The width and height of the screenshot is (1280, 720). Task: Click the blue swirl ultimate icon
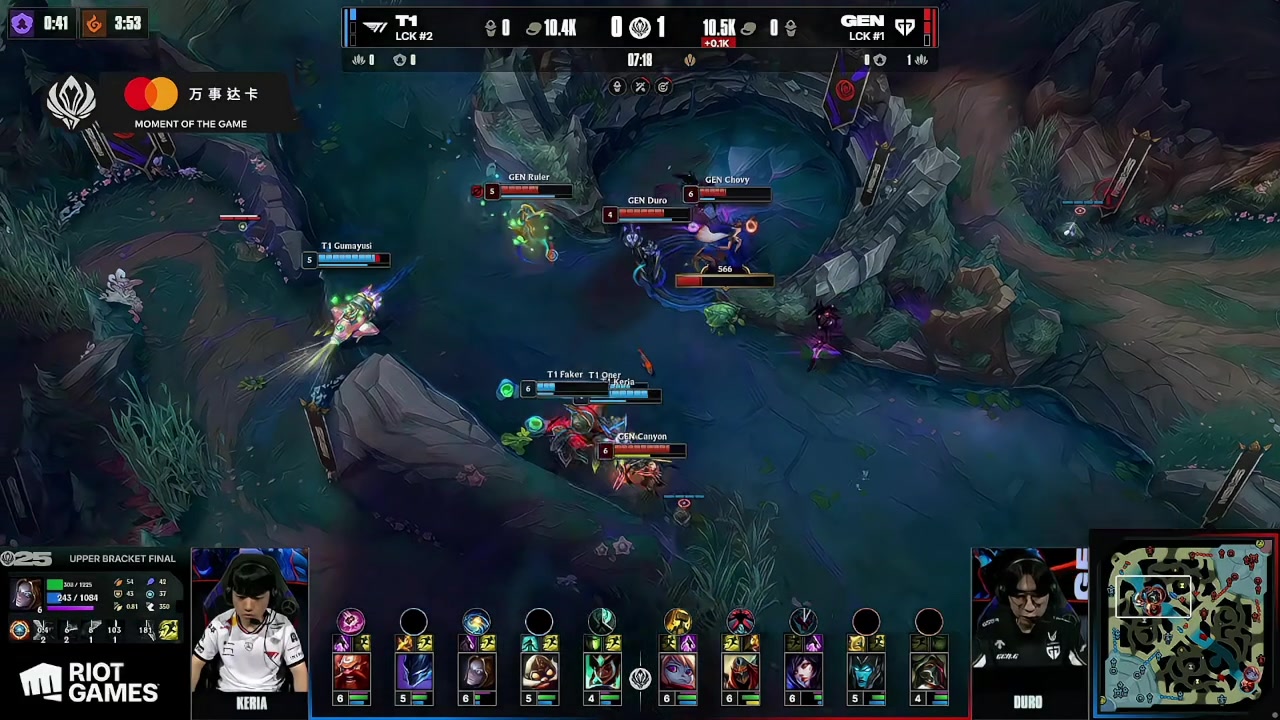click(476, 621)
